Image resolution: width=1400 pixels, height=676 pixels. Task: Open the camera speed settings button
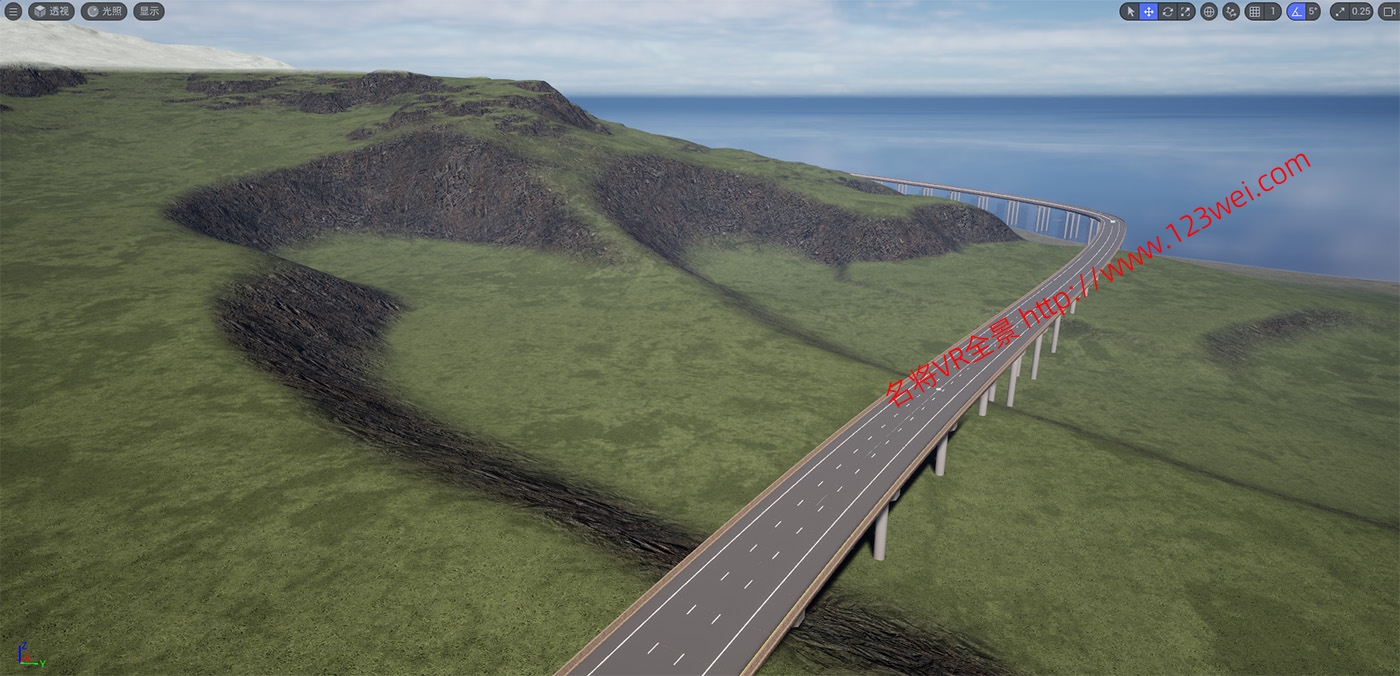pos(1388,12)
